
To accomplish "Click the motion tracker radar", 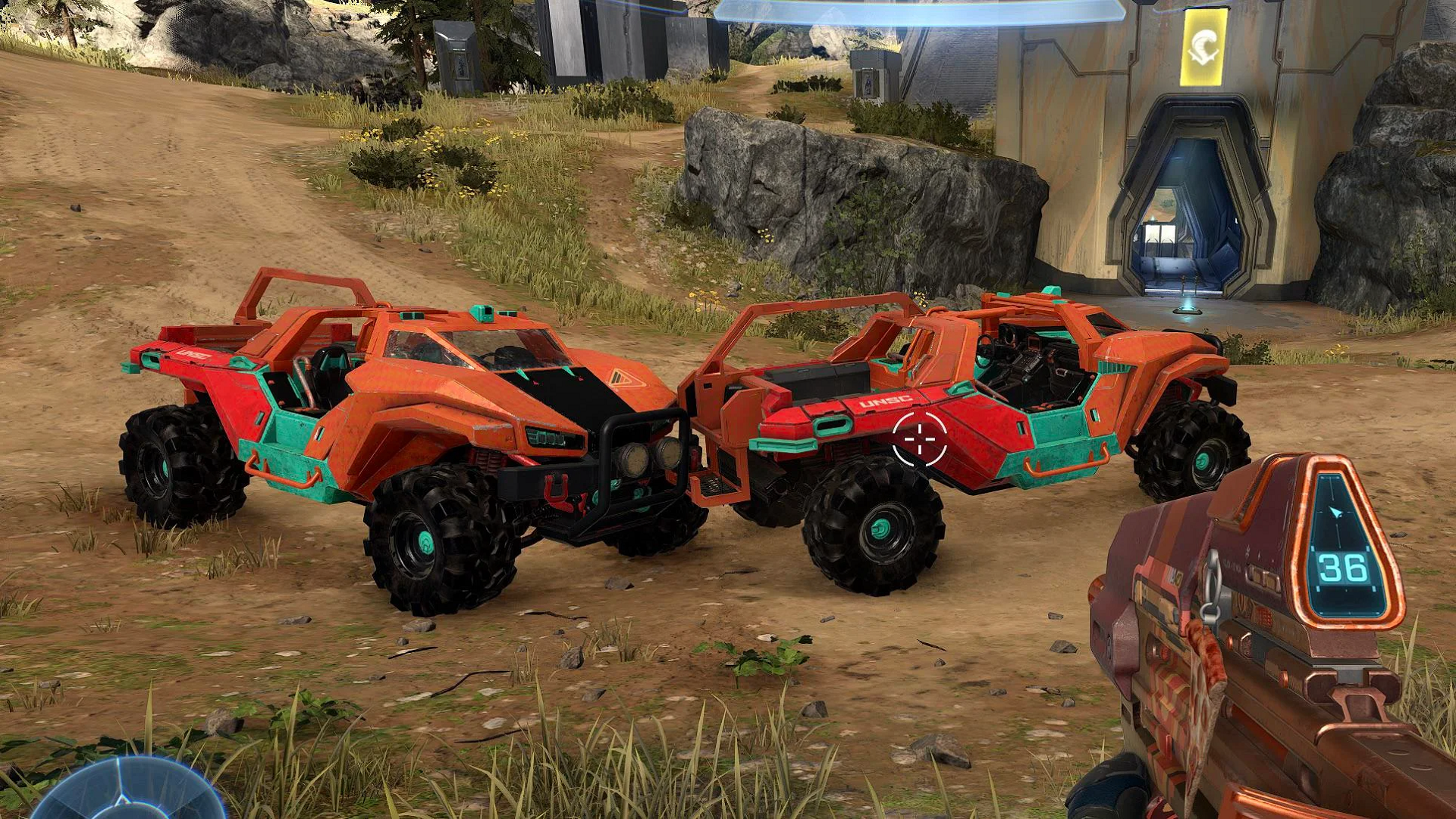I will pos(127,791).
